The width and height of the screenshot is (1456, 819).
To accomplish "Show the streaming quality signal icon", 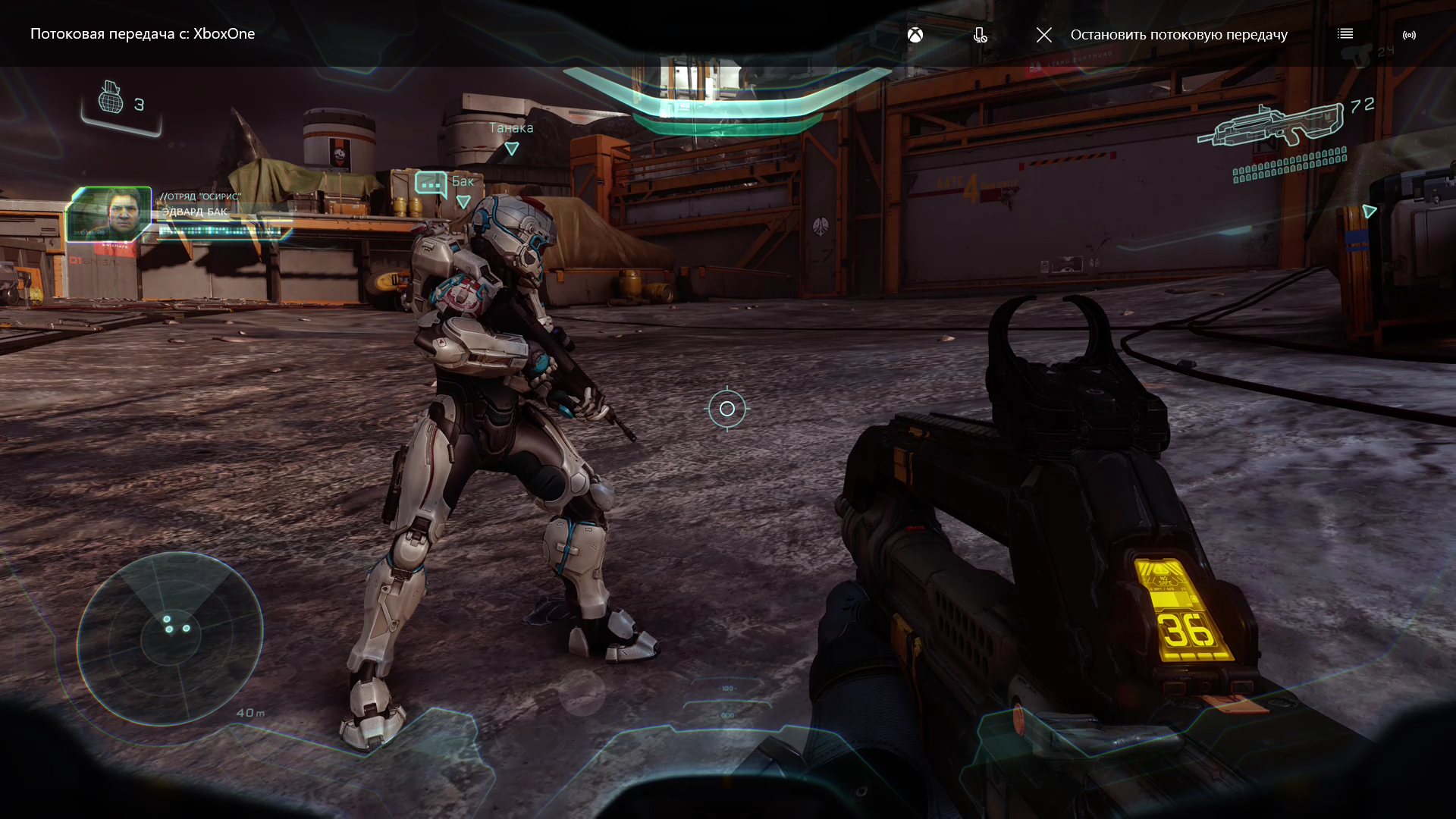I will 1409,35.
